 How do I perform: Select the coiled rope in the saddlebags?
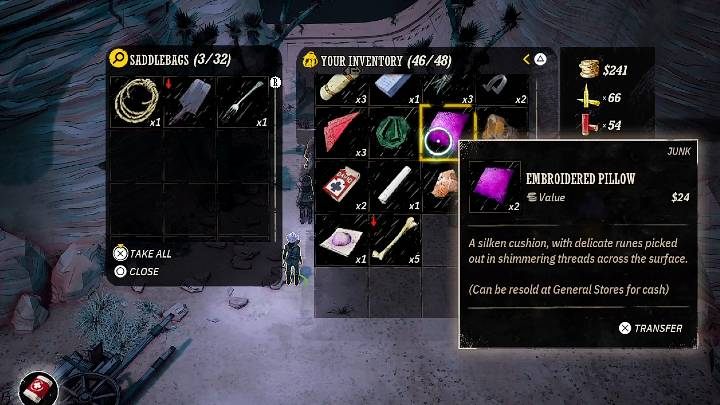[137, 101]
